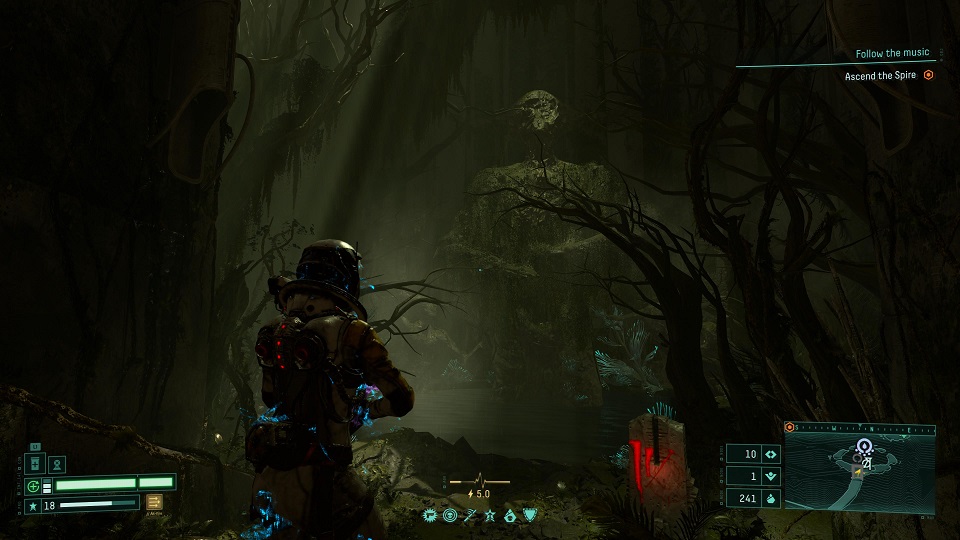Viewport: 960px width, 540px height.
Task: Select the concentric rings trait icon
Action: [x=450, y=516]
